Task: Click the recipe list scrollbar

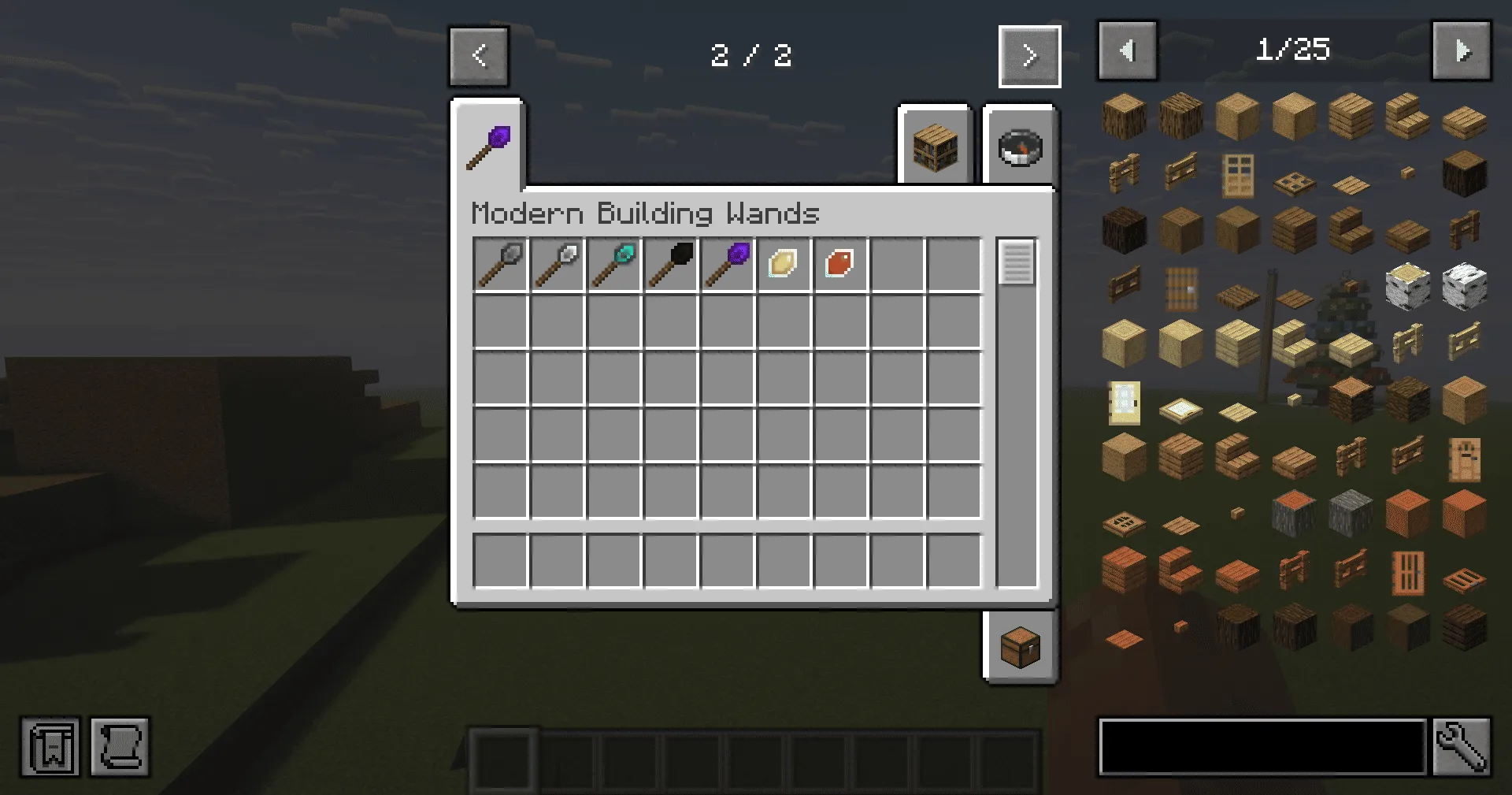Action: tap(1017, 262)
